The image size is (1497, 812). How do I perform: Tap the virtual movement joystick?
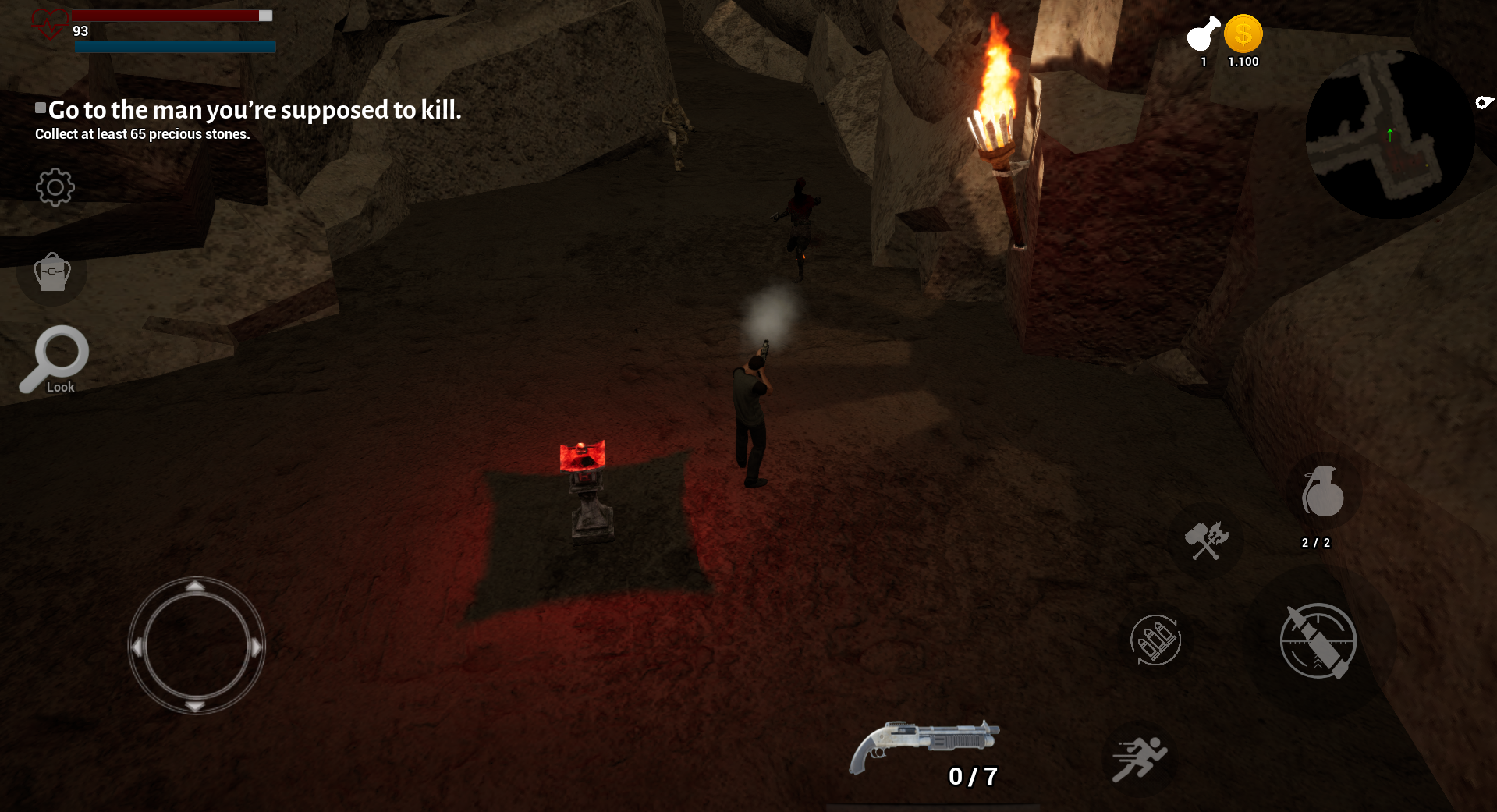pos(197,646)
